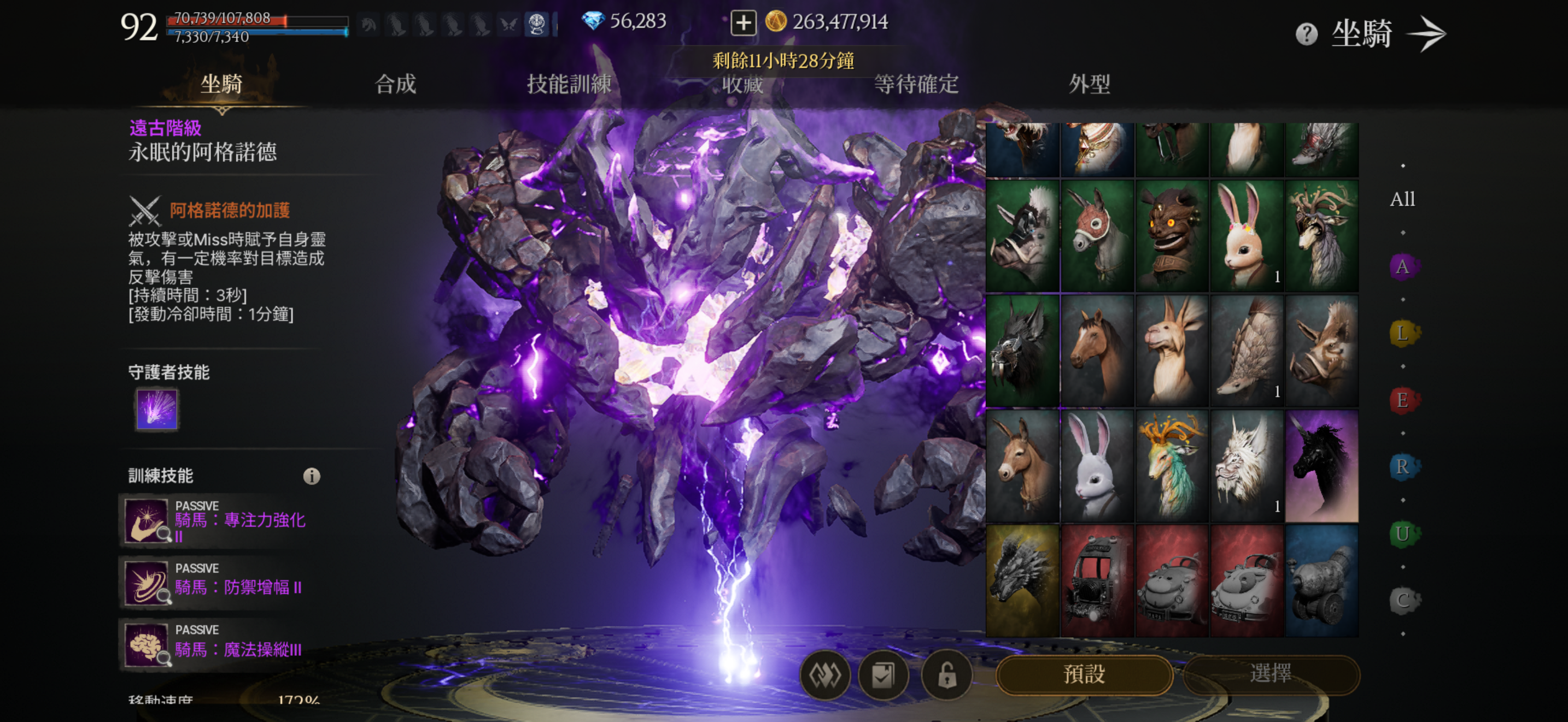Image resolution: width=1568 pixels, height=722 pixels.
Task: Open the 技能訓練 tab
Action: coord(569,84)
